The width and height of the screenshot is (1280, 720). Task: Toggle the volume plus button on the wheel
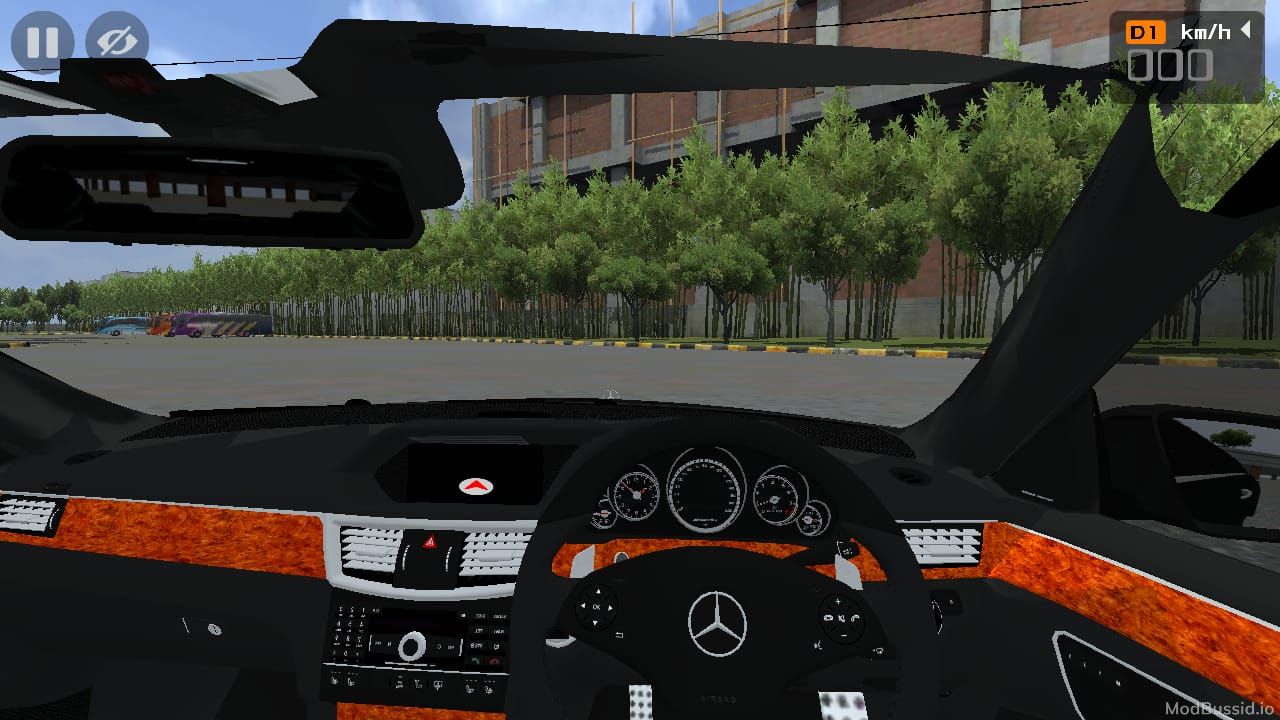pyautogui.click(x=837, y=601)
